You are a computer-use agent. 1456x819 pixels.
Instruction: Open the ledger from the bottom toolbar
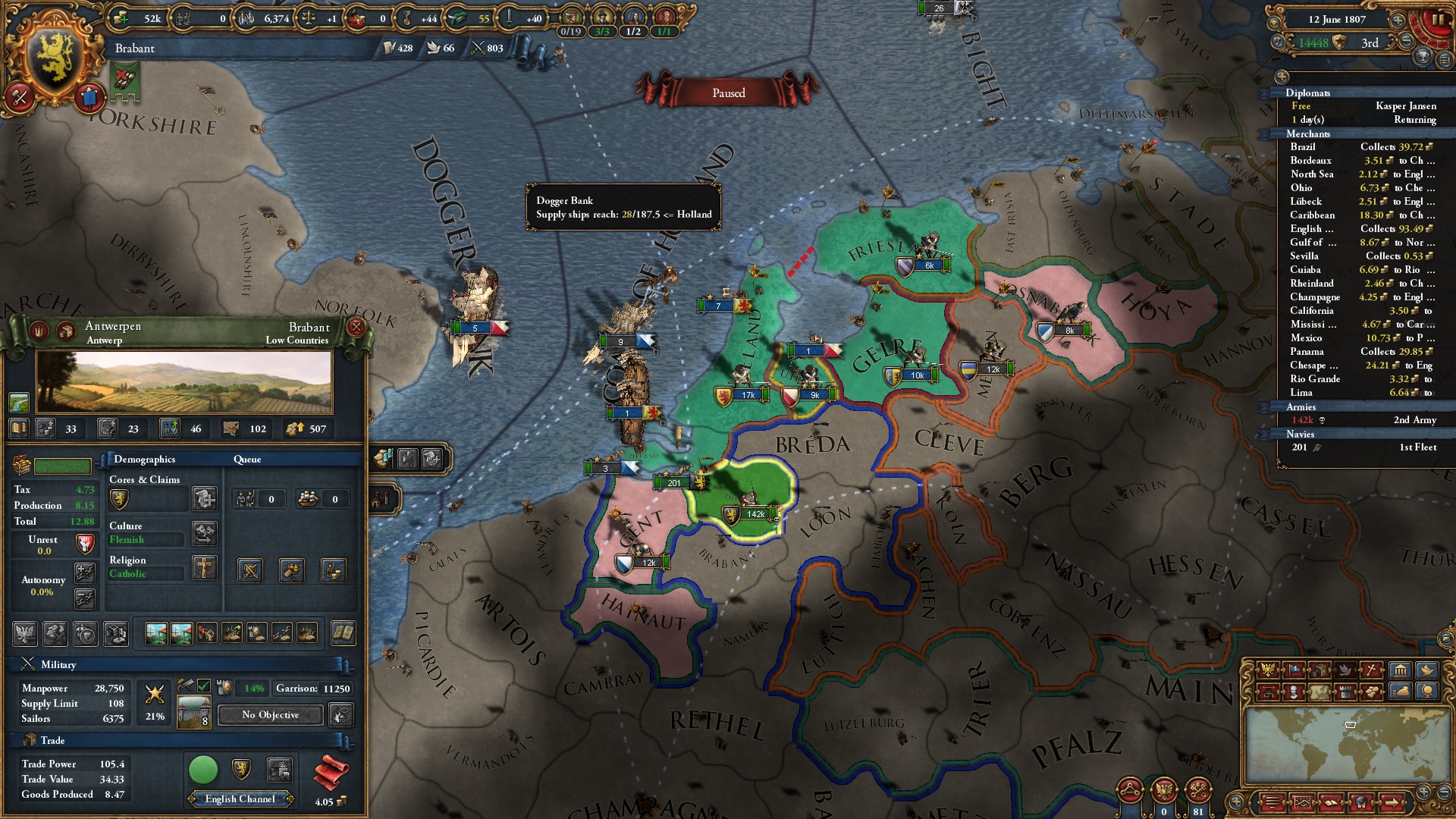[x=1331, y=803]
